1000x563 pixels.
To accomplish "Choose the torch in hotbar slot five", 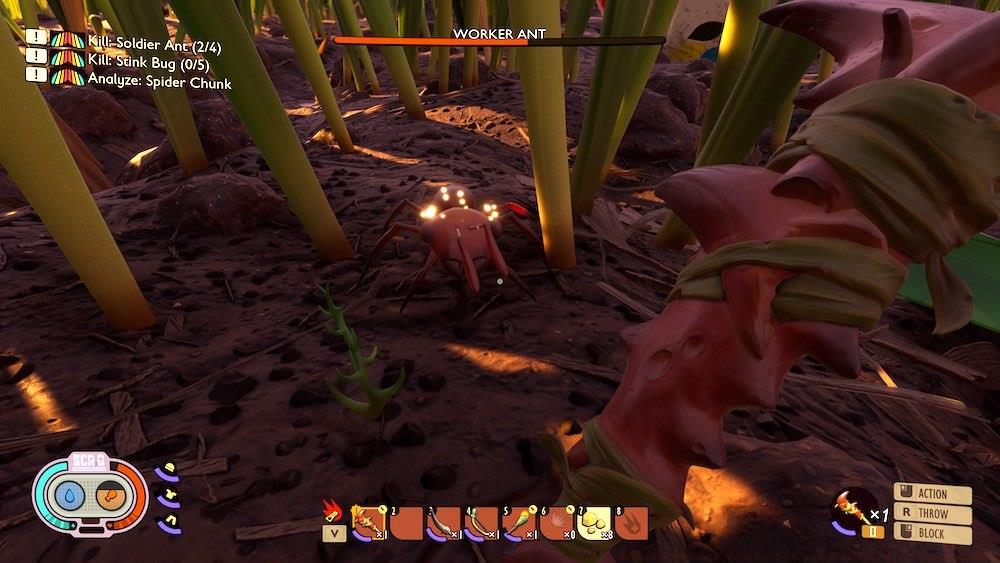I will pyautogui.click(x=520, y=522).
